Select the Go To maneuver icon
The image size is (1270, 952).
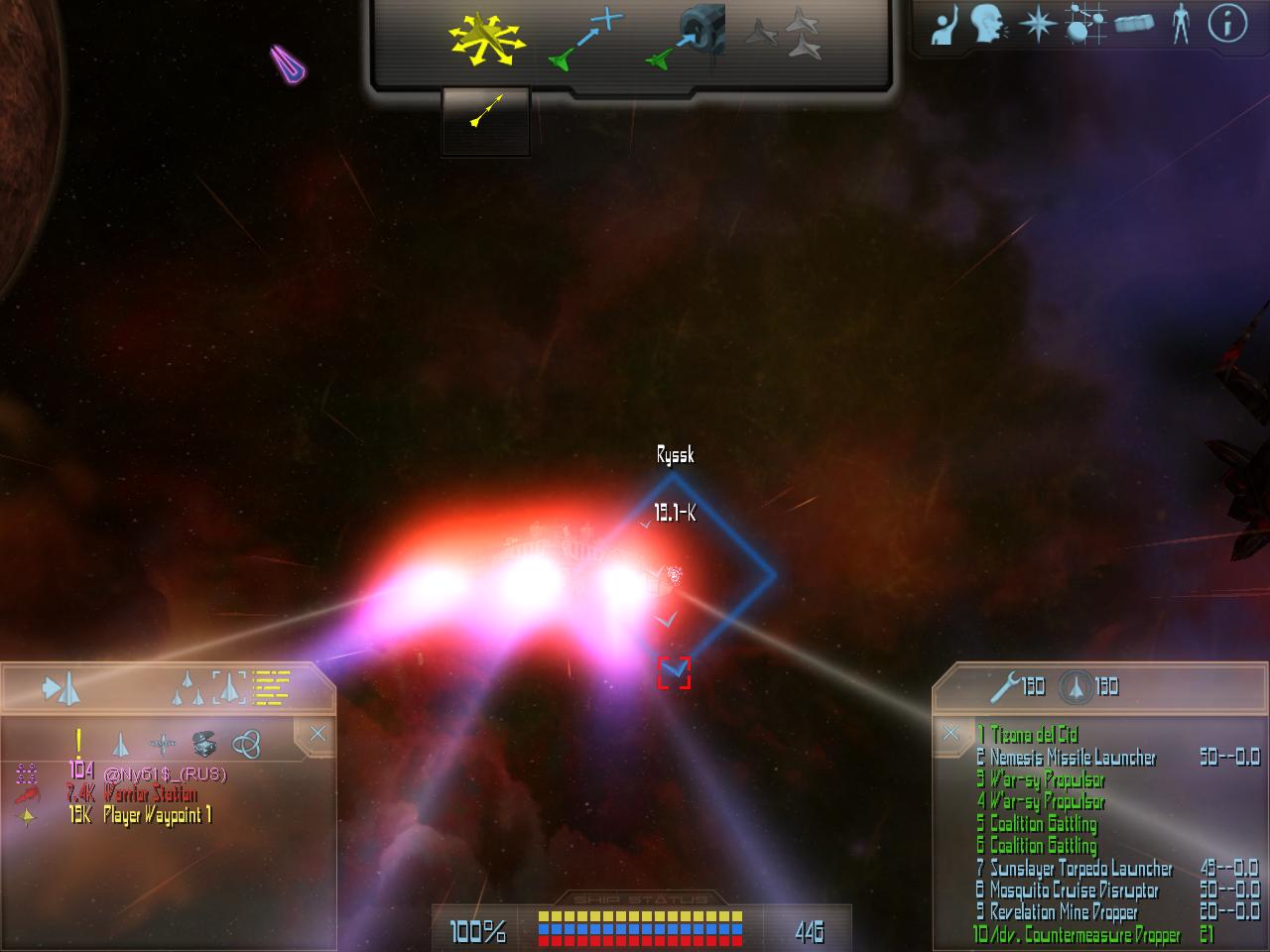click(585, 40)
